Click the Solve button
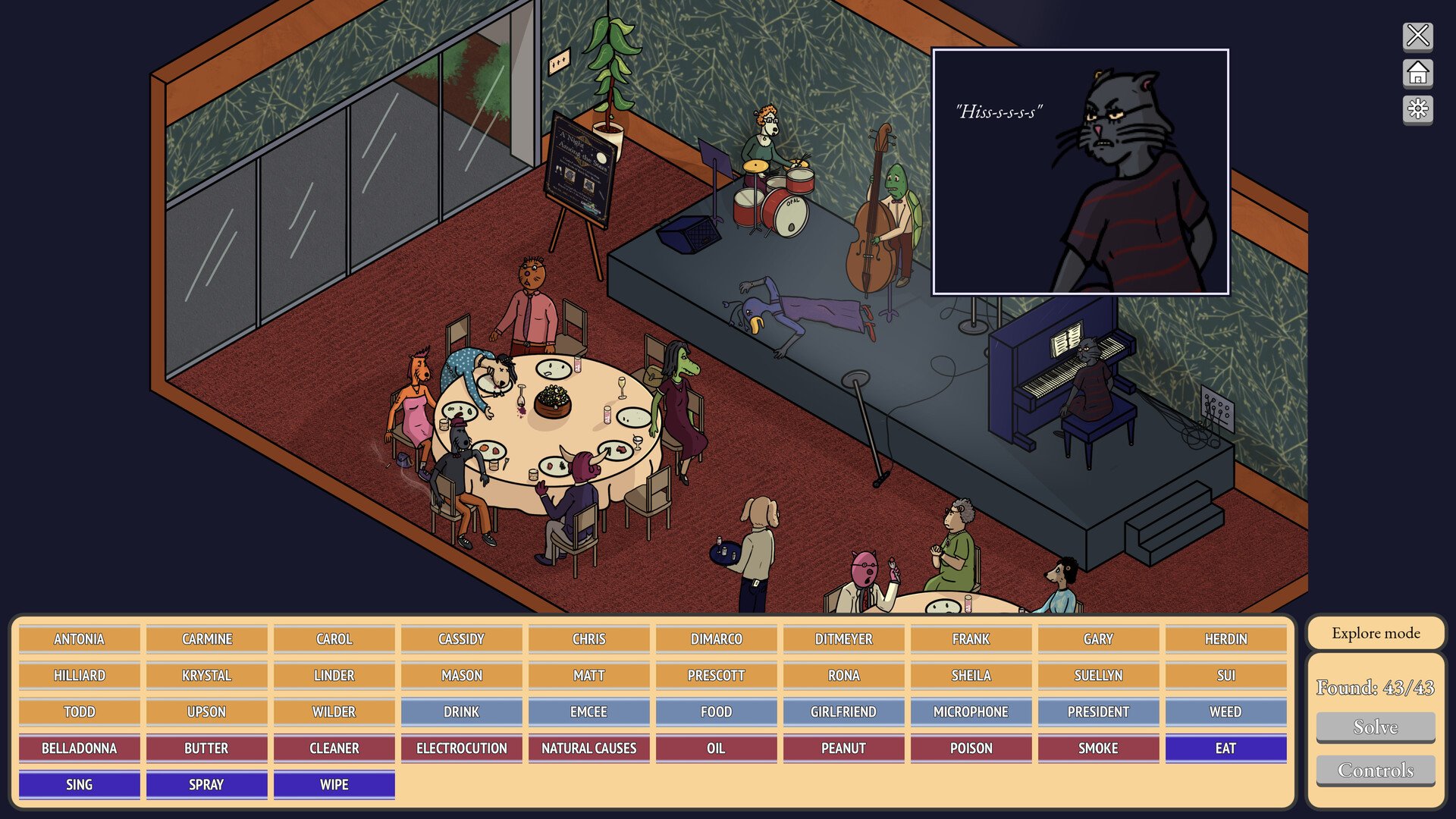Image resolution: width=1456 pixels, height=819 pixels. pos(1376,727)
